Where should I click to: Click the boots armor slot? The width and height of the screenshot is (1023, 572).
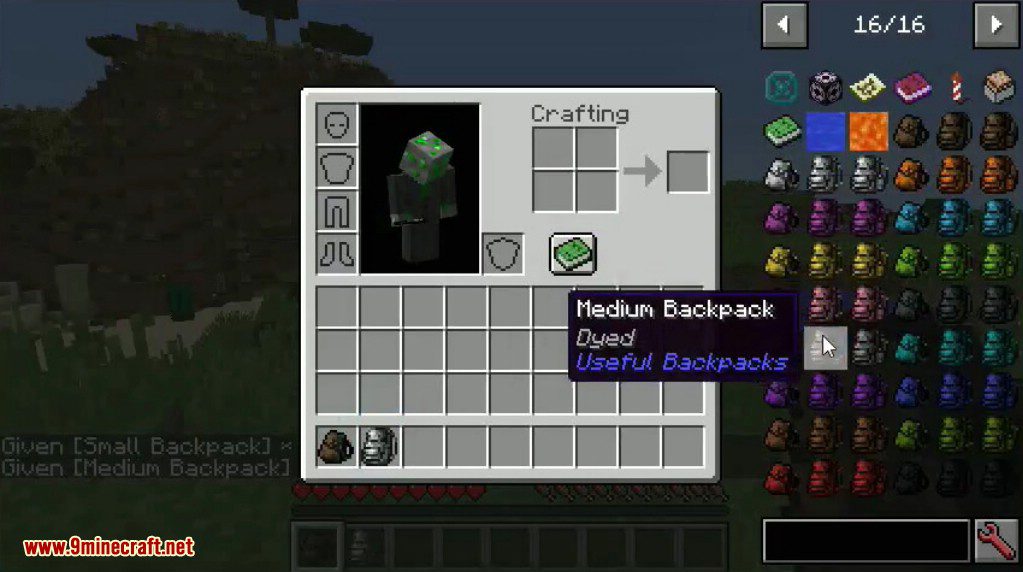pyautogui.click(x=337, y=253)
